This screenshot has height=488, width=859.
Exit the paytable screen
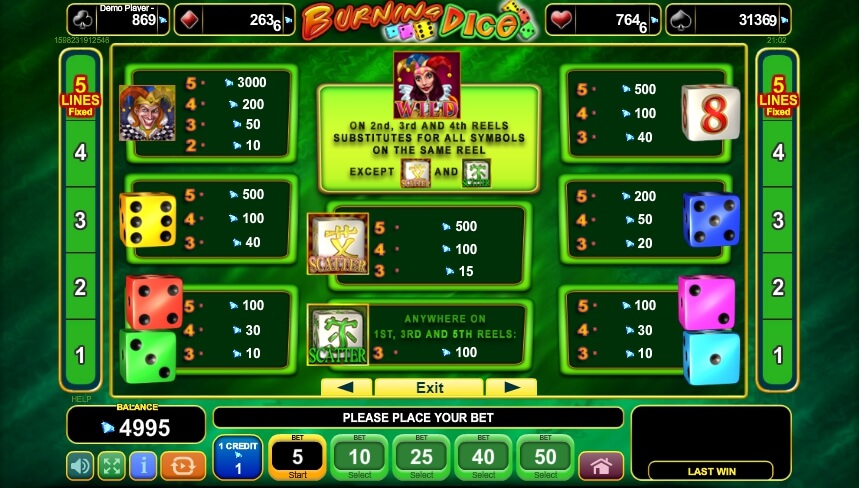point(429,388)
